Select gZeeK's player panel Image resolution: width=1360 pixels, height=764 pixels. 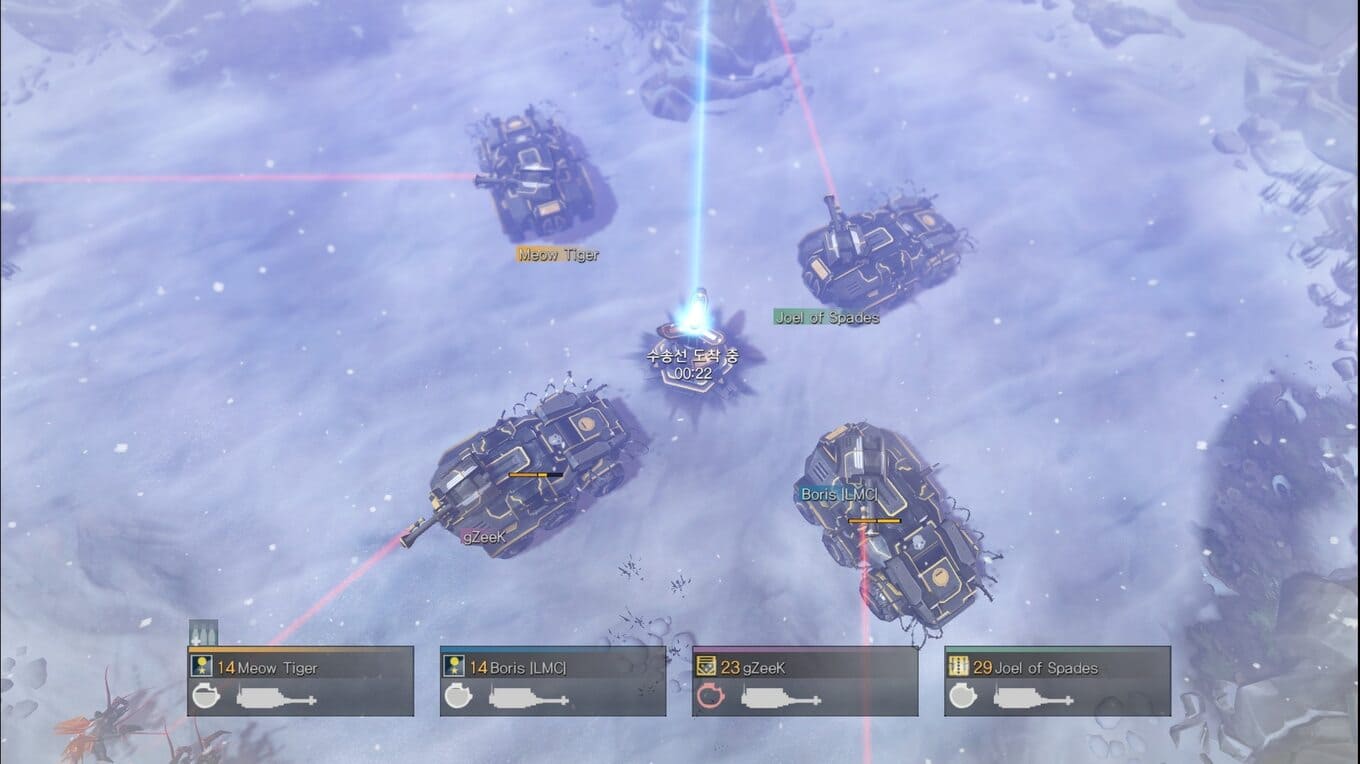coord(805,681)
